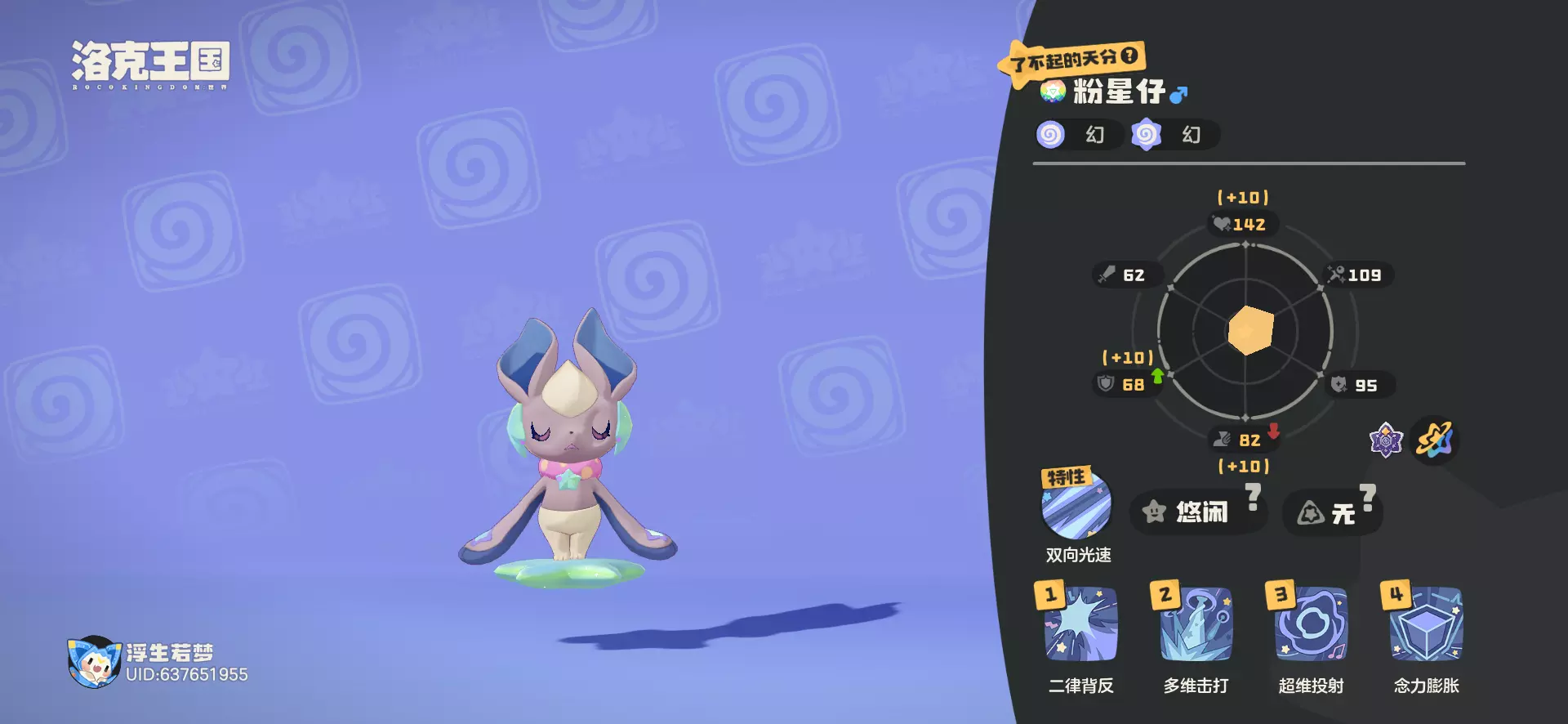This screenshot has height=724, width=1568.
Task: Select the first 幻 type badge
Action: 1051,135
